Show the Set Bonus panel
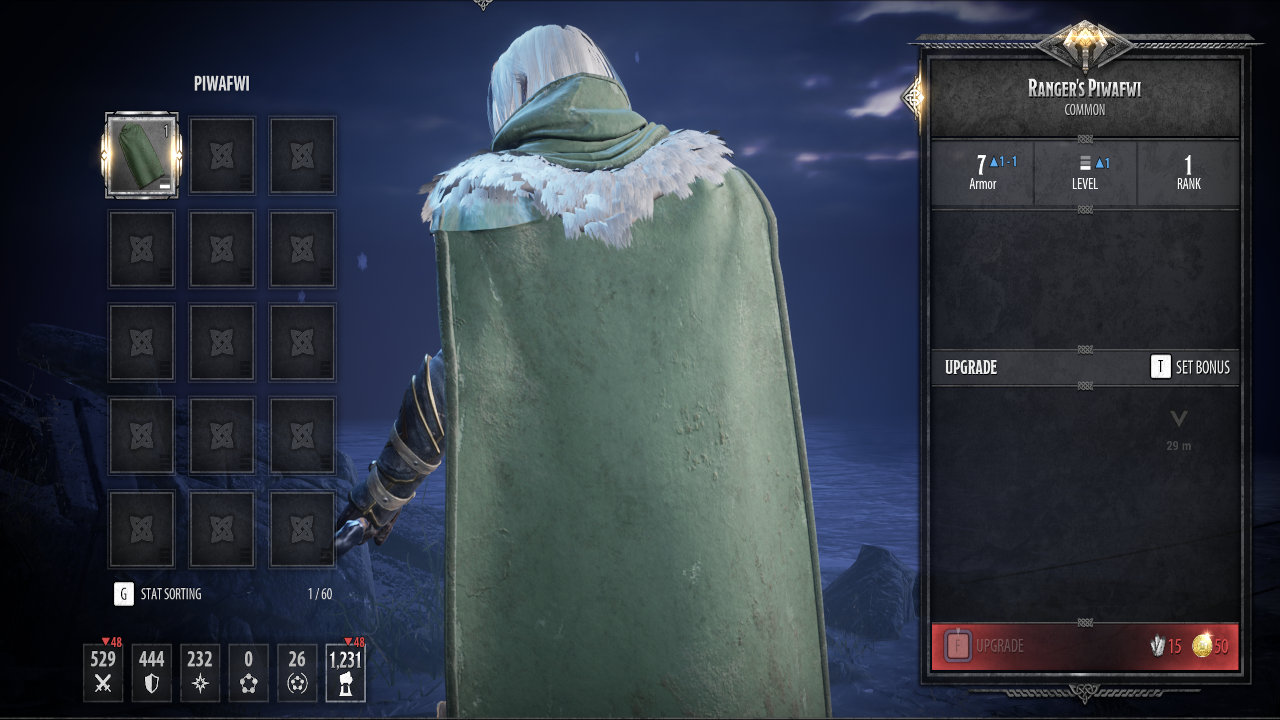 [x=1190, y=367]
